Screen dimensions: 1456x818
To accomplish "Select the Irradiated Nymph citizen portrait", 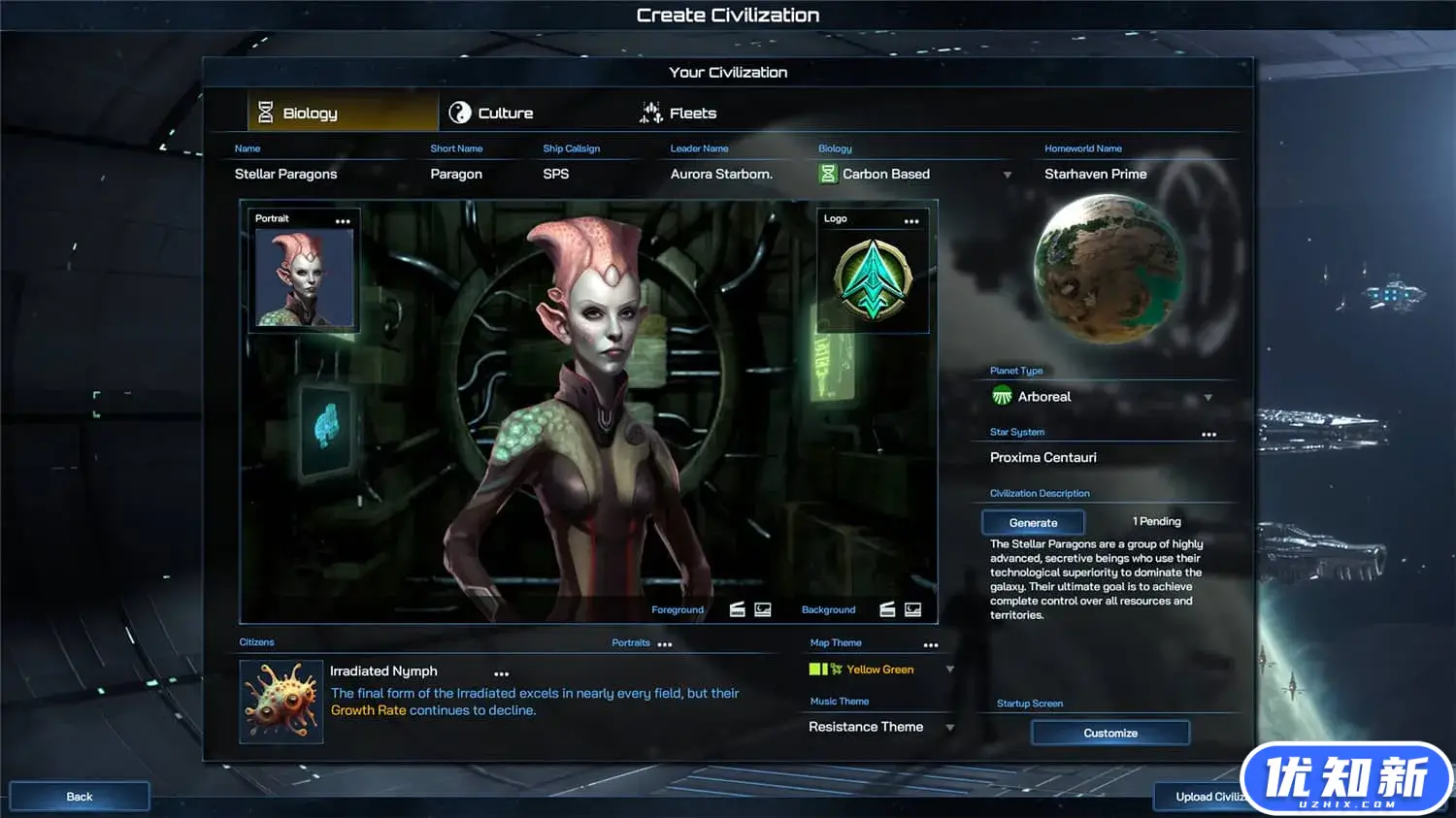I will pyautogui.click(x=281, y=702).
